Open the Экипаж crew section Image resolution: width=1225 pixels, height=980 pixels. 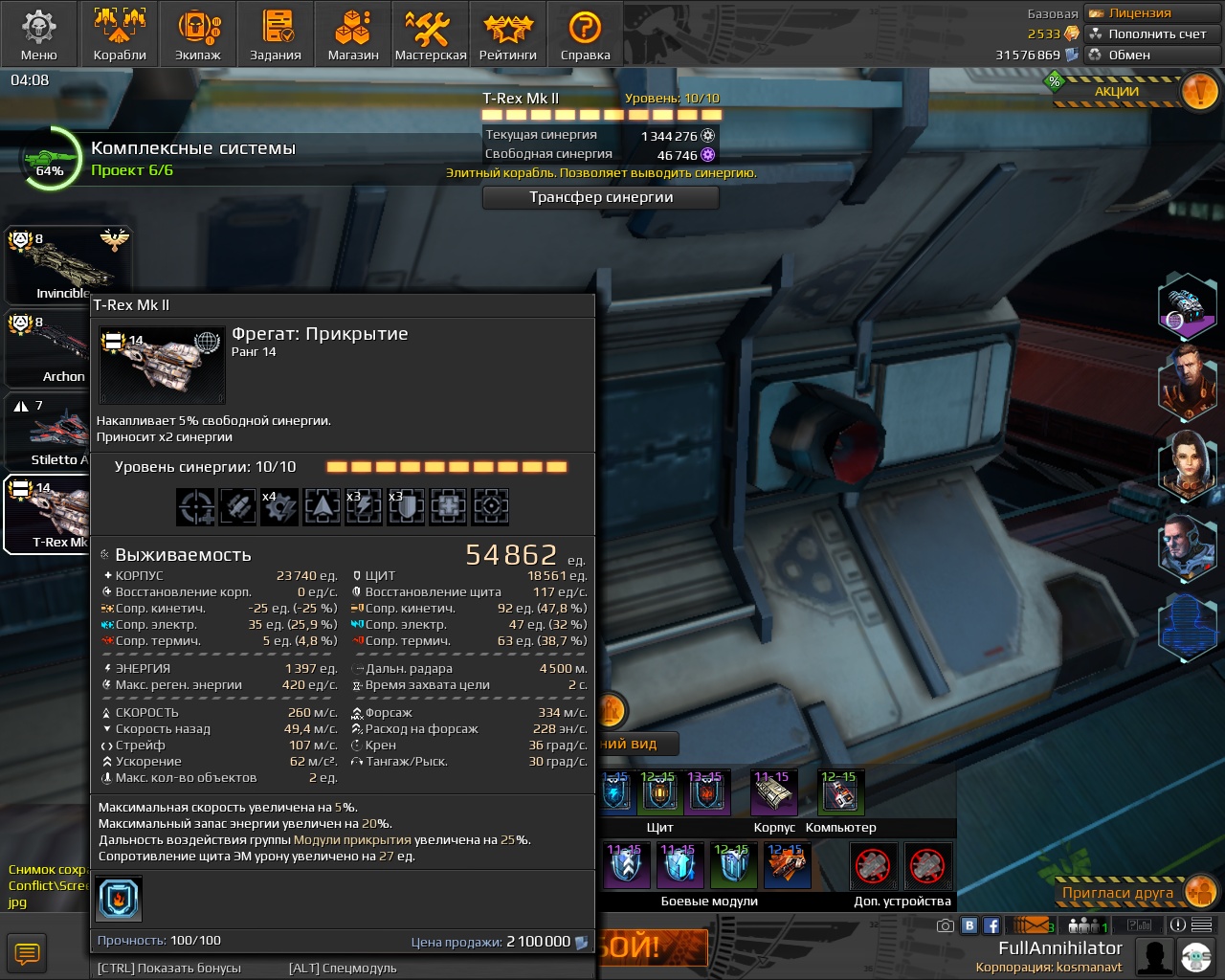coord(198,34)
